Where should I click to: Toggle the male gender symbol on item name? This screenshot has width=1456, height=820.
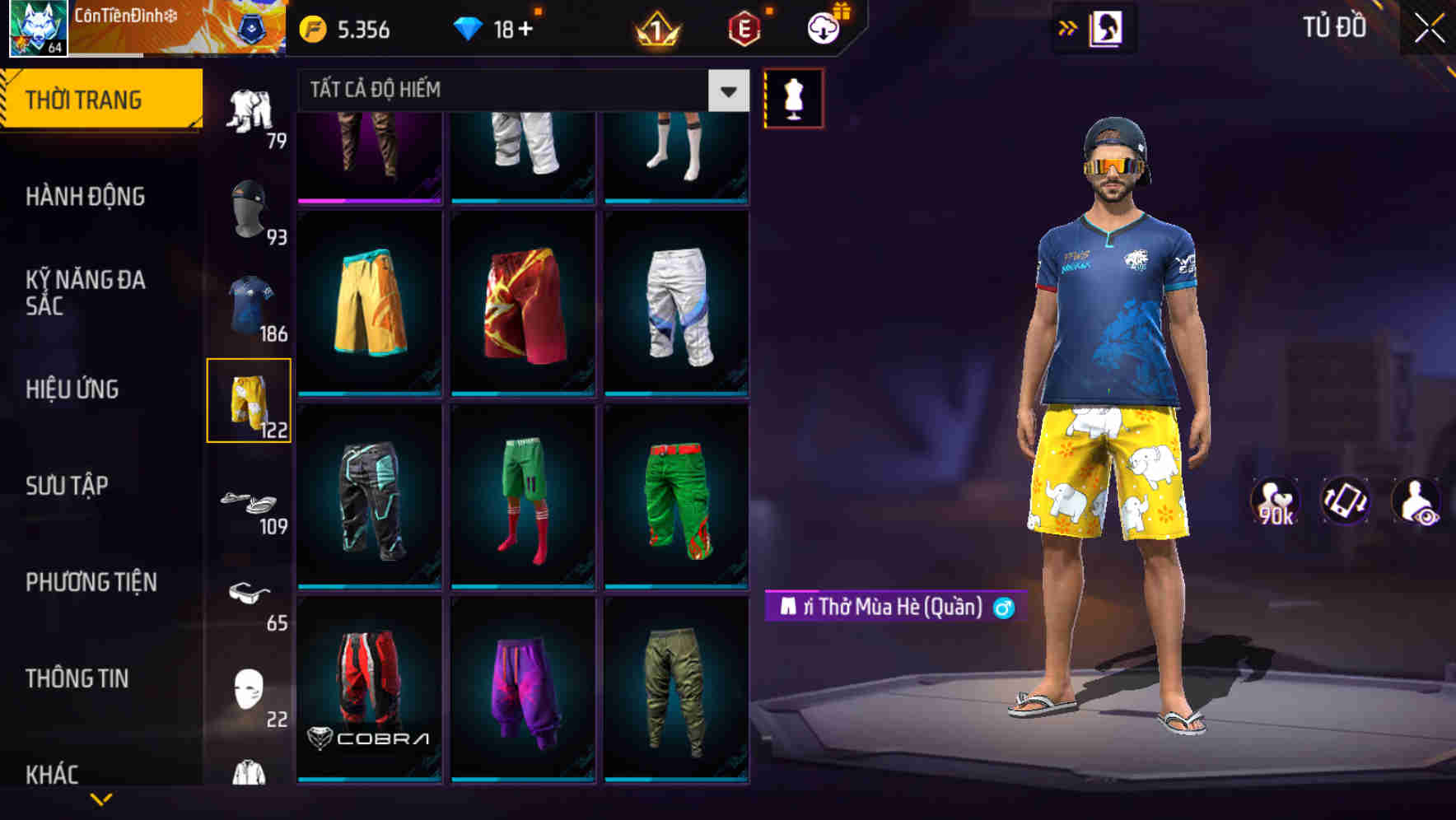coord(1006,608)
